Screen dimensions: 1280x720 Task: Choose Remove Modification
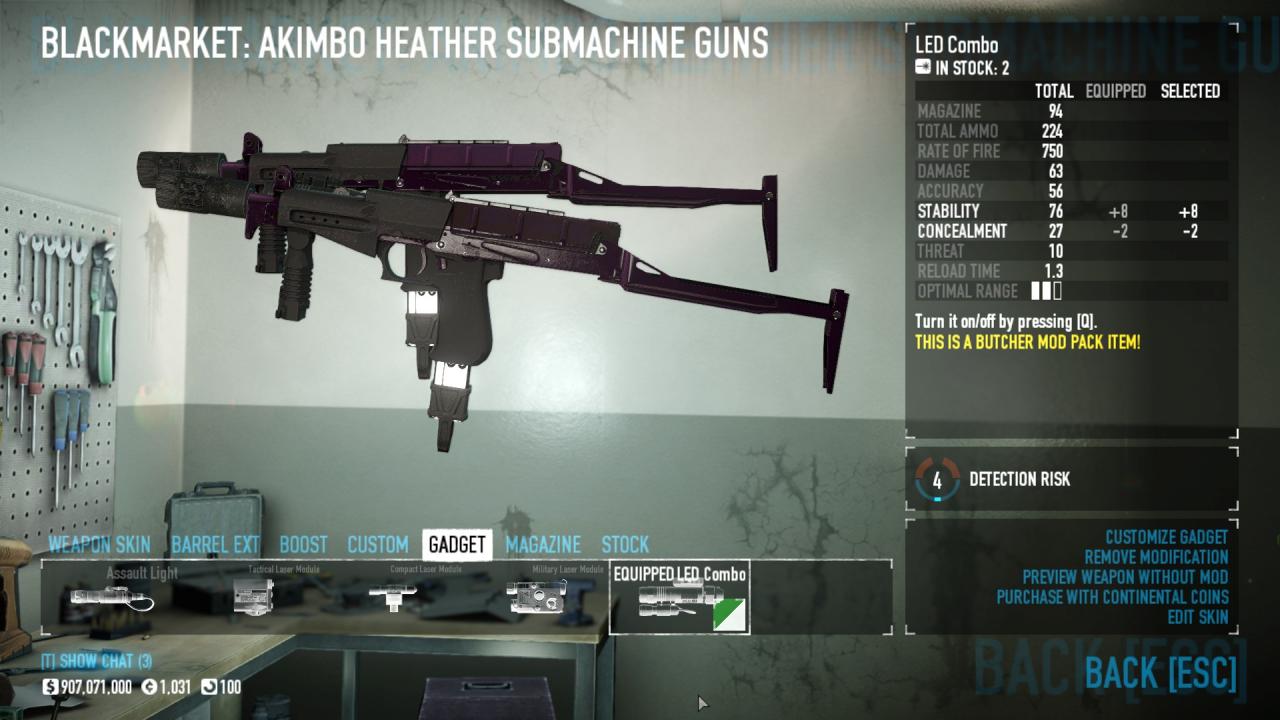tap(1156, 557)
